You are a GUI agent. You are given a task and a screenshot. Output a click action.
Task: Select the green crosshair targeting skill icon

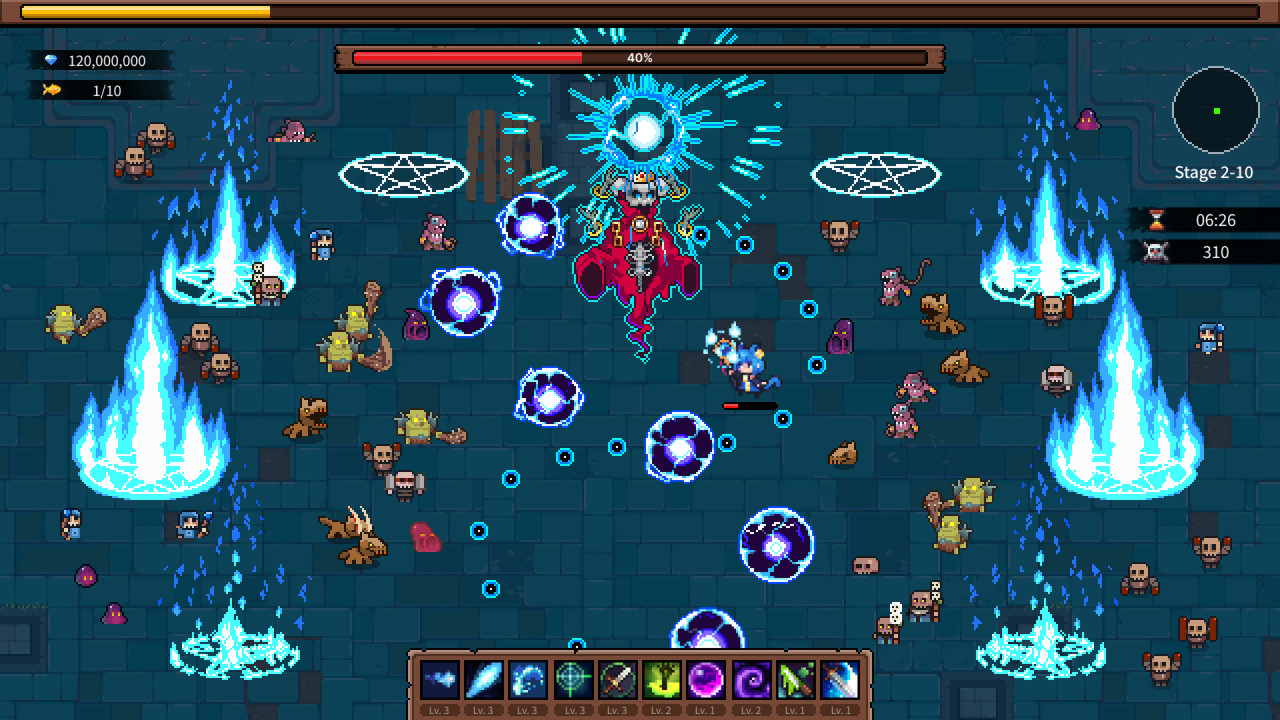coord(572,680)
